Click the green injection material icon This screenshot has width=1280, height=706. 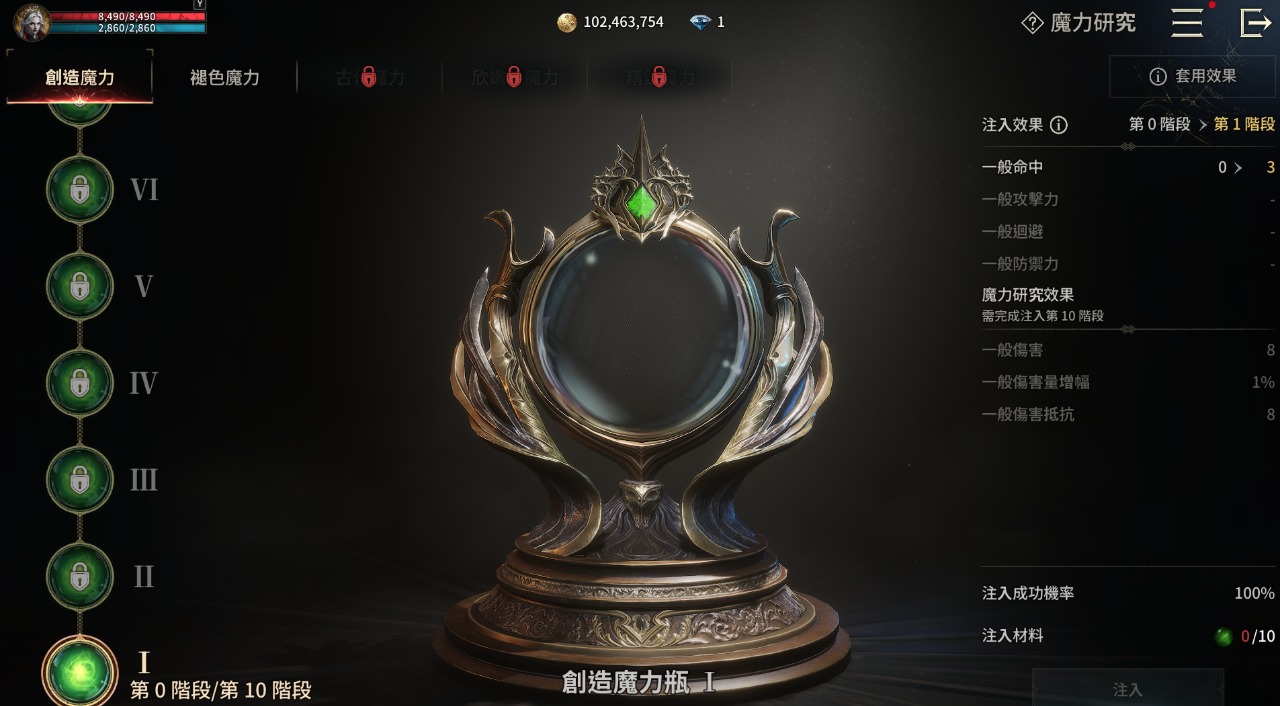tap(1224, 636)
